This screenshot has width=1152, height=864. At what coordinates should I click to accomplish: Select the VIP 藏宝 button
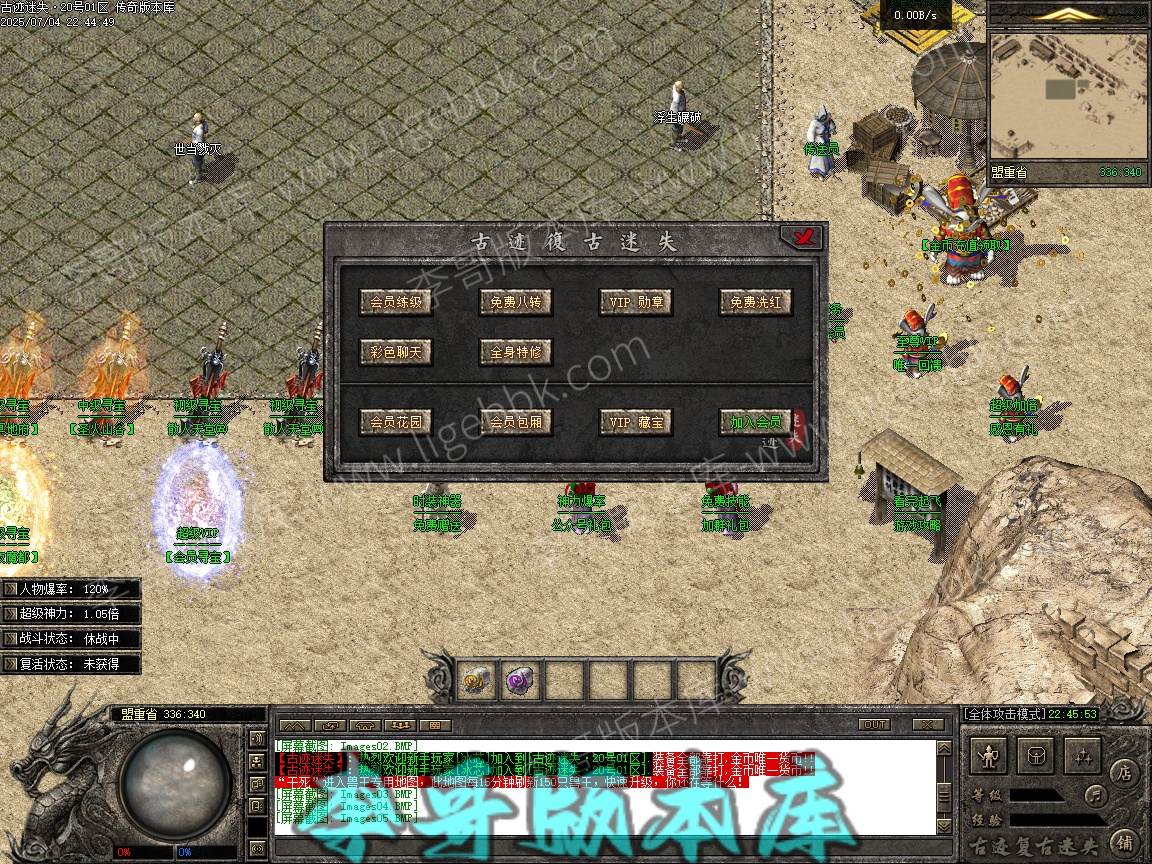(636, 422)
